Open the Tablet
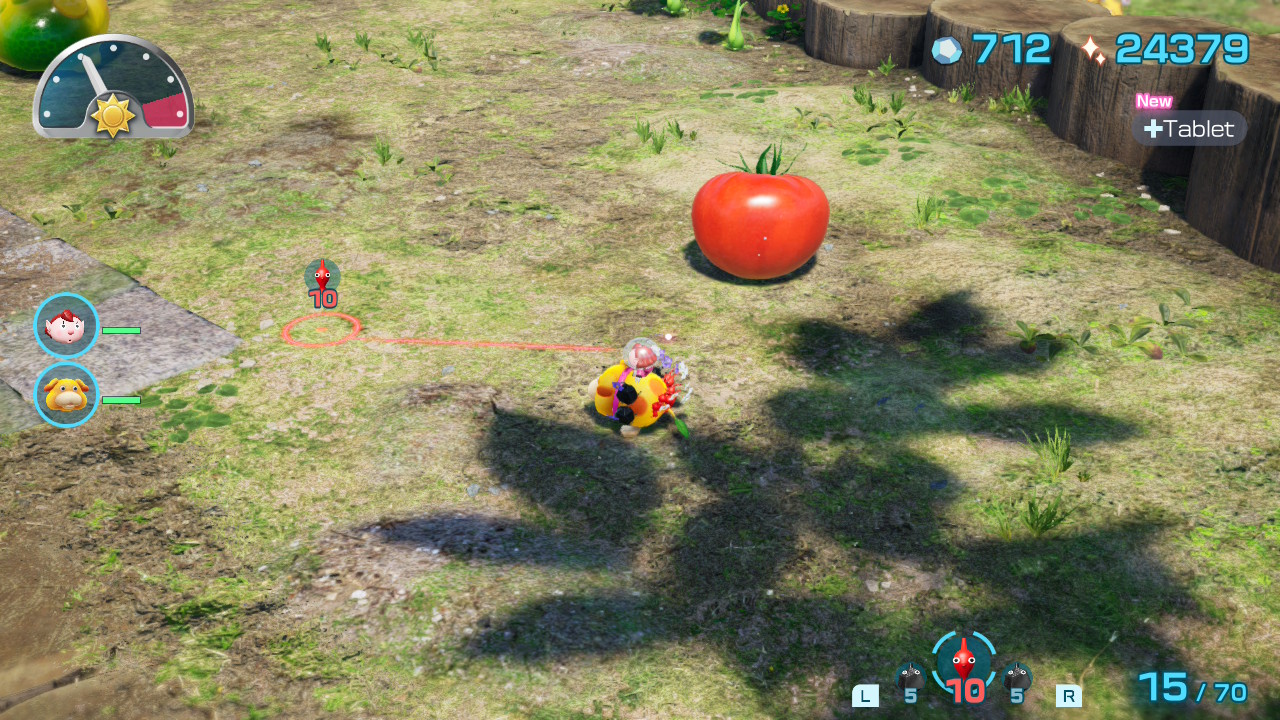Screen dimensions: 1280x720 click(x=1189, y=128)
